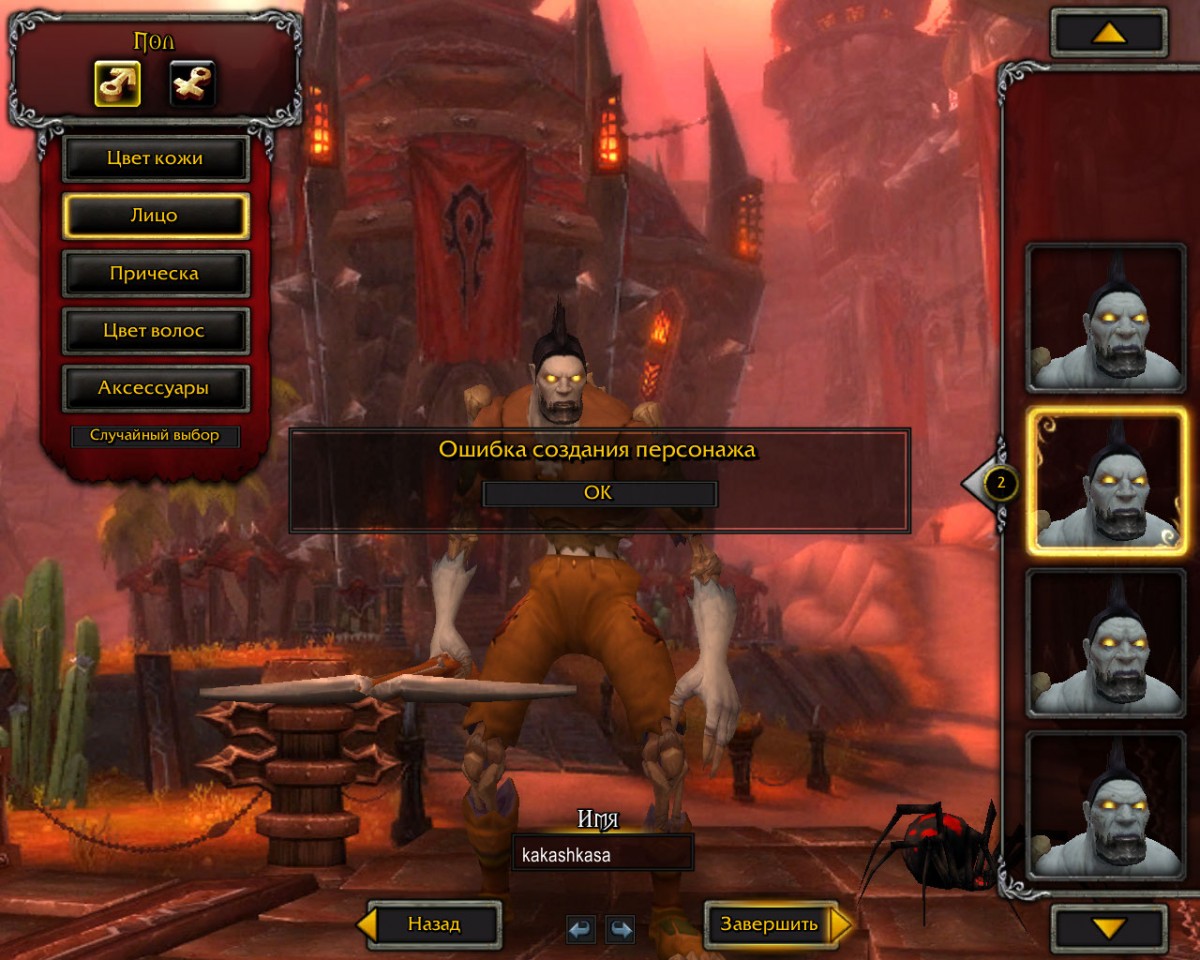The image size is (1200, 960).
Task: Select the female gender icon
Action: click(192, 84)
